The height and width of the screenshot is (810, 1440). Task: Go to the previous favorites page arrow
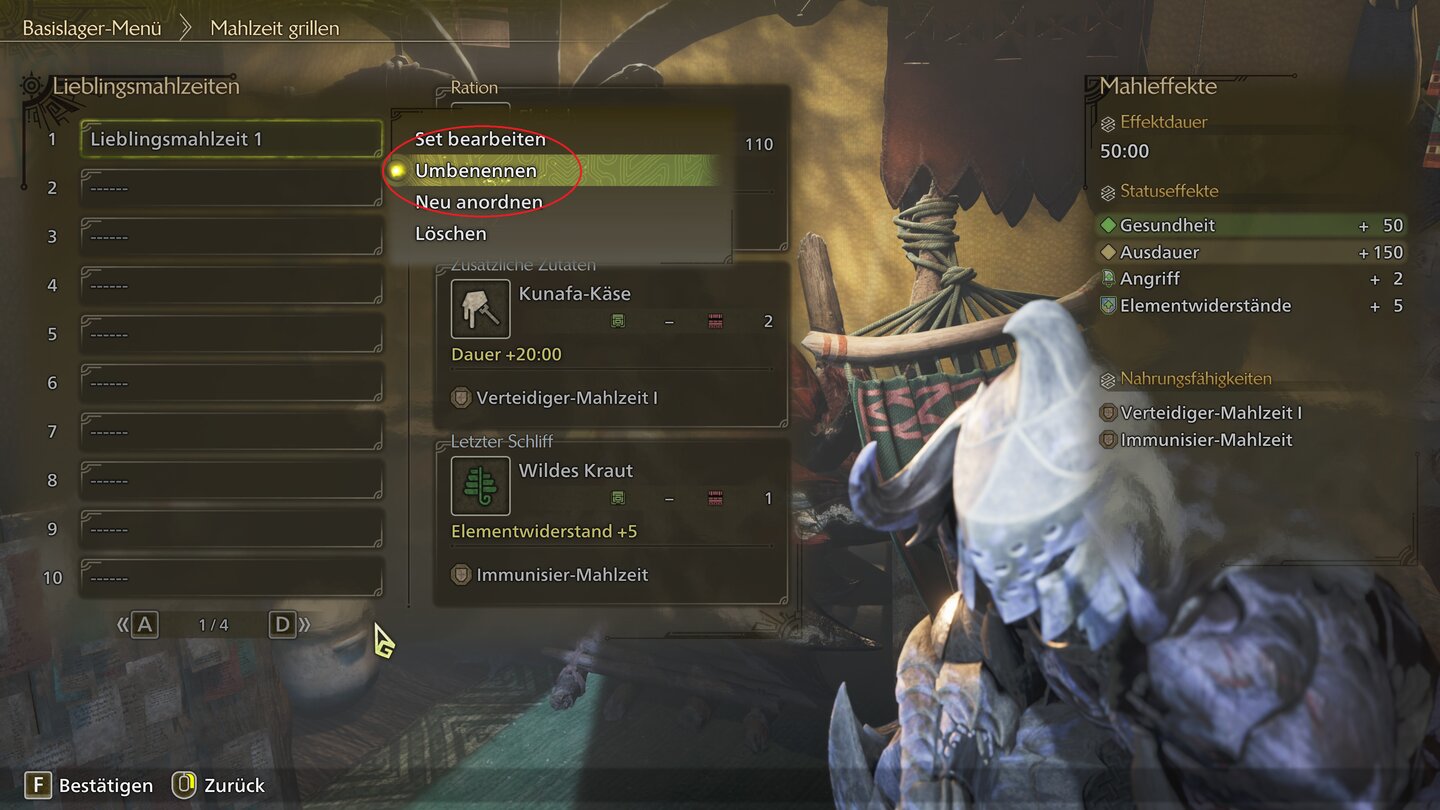tap(138, 625)
